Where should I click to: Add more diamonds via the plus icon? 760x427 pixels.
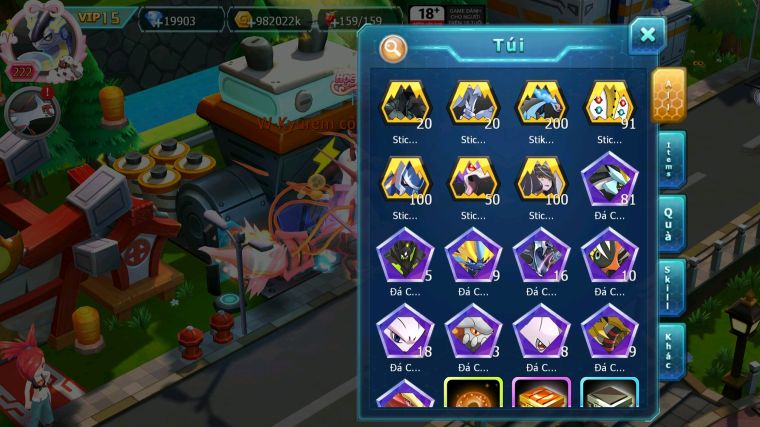point(155,20)
